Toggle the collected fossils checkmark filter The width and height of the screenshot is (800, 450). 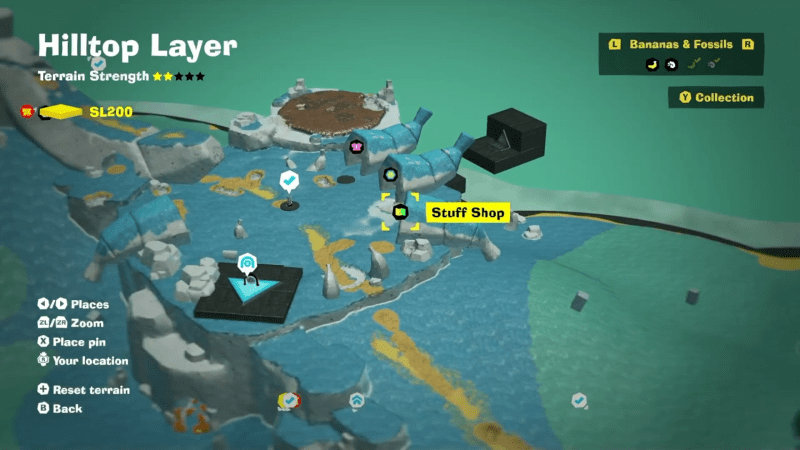[715, 64]
